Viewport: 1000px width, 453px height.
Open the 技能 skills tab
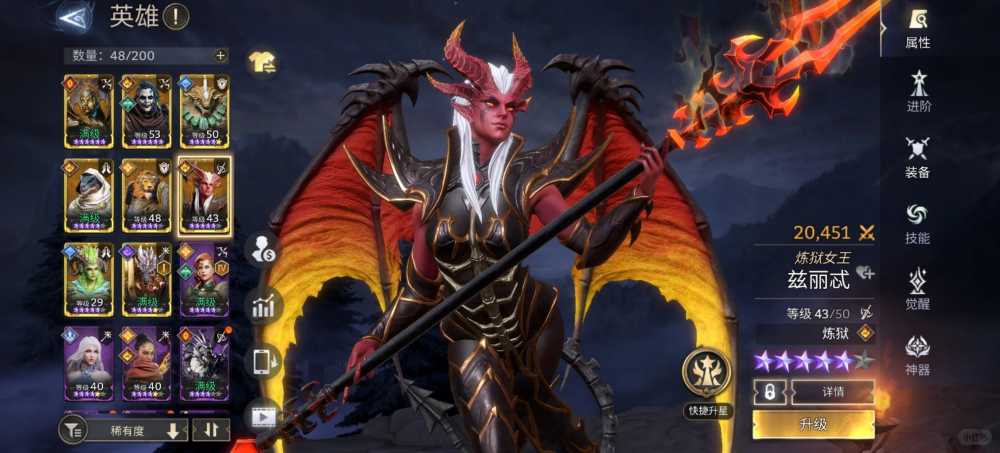[x=917, y=224]
